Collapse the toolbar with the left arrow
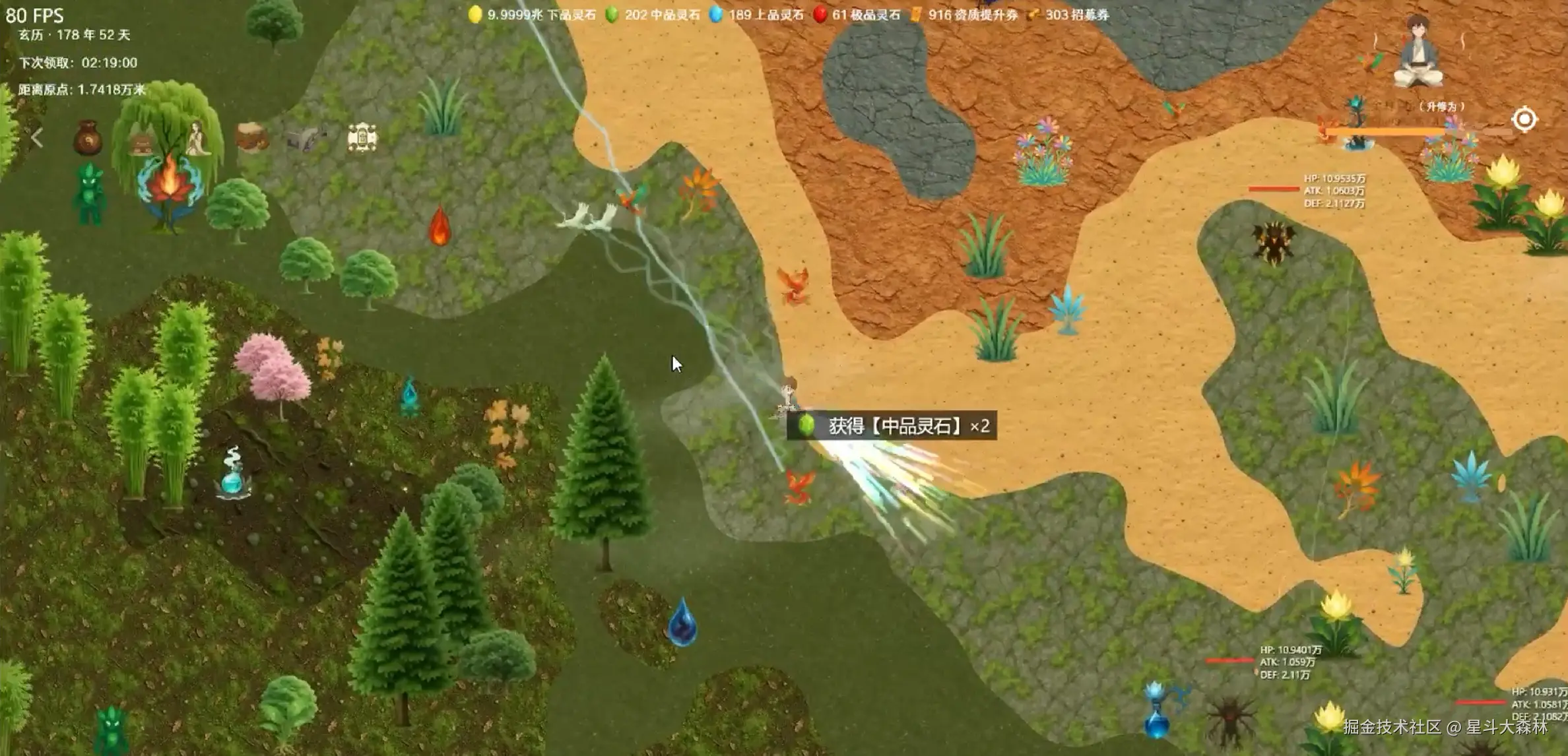Image resolution: width=1568 pixels, height=756 pixels. (37, 137)
